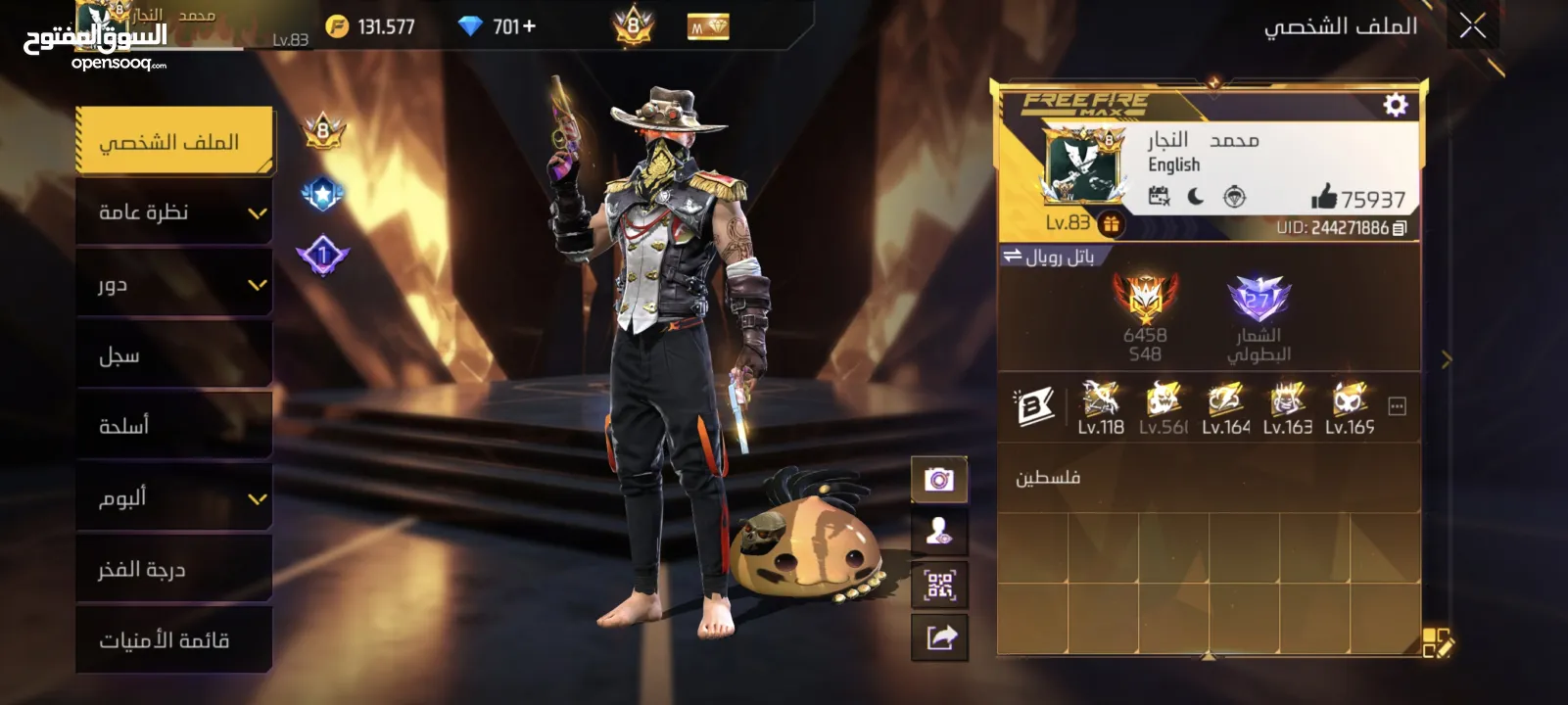Close the profile screen with the X

(x=1472, y=26)
